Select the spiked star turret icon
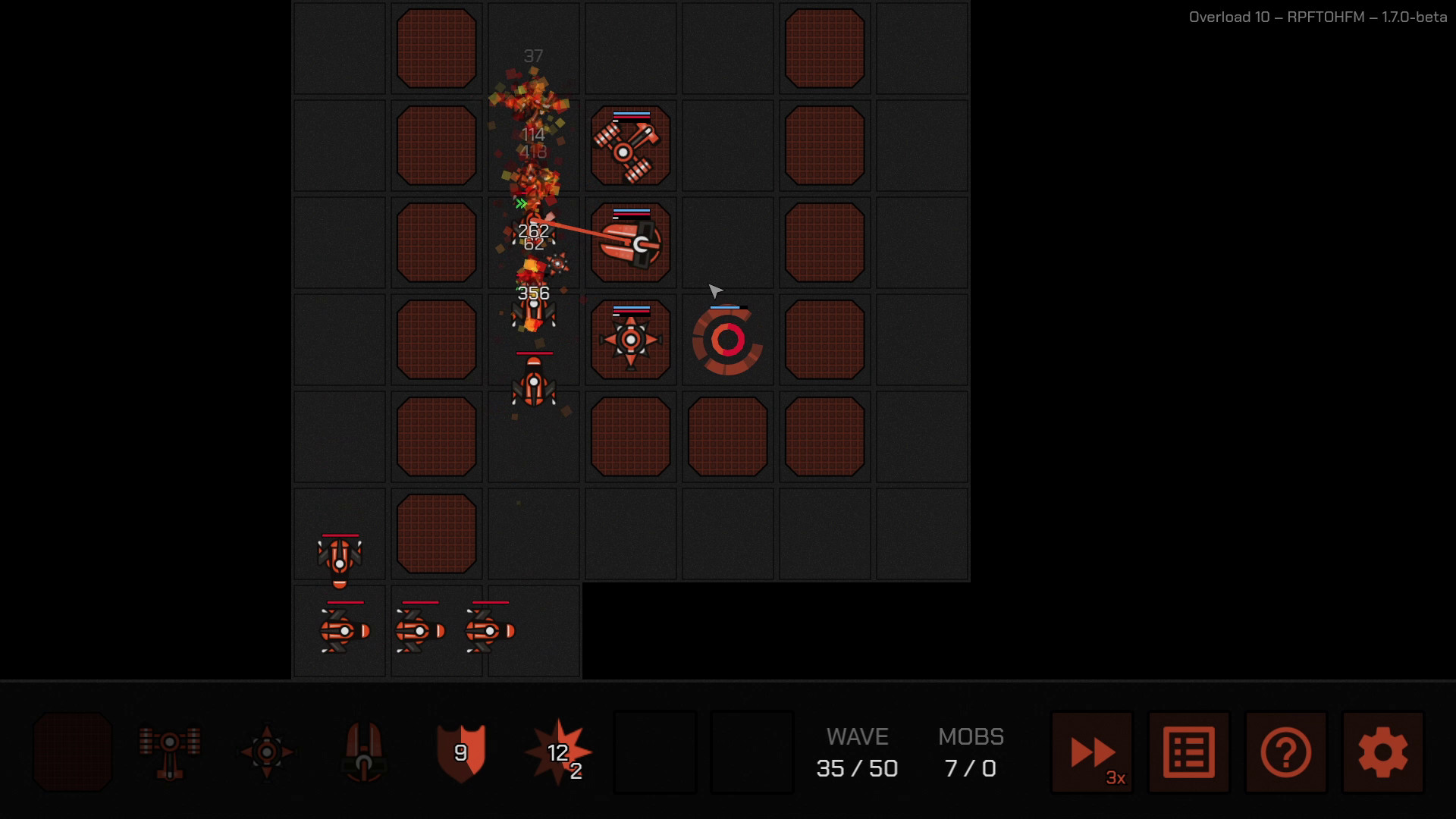The width and height of the screenshot is (1456, 819). pos(266,752)
